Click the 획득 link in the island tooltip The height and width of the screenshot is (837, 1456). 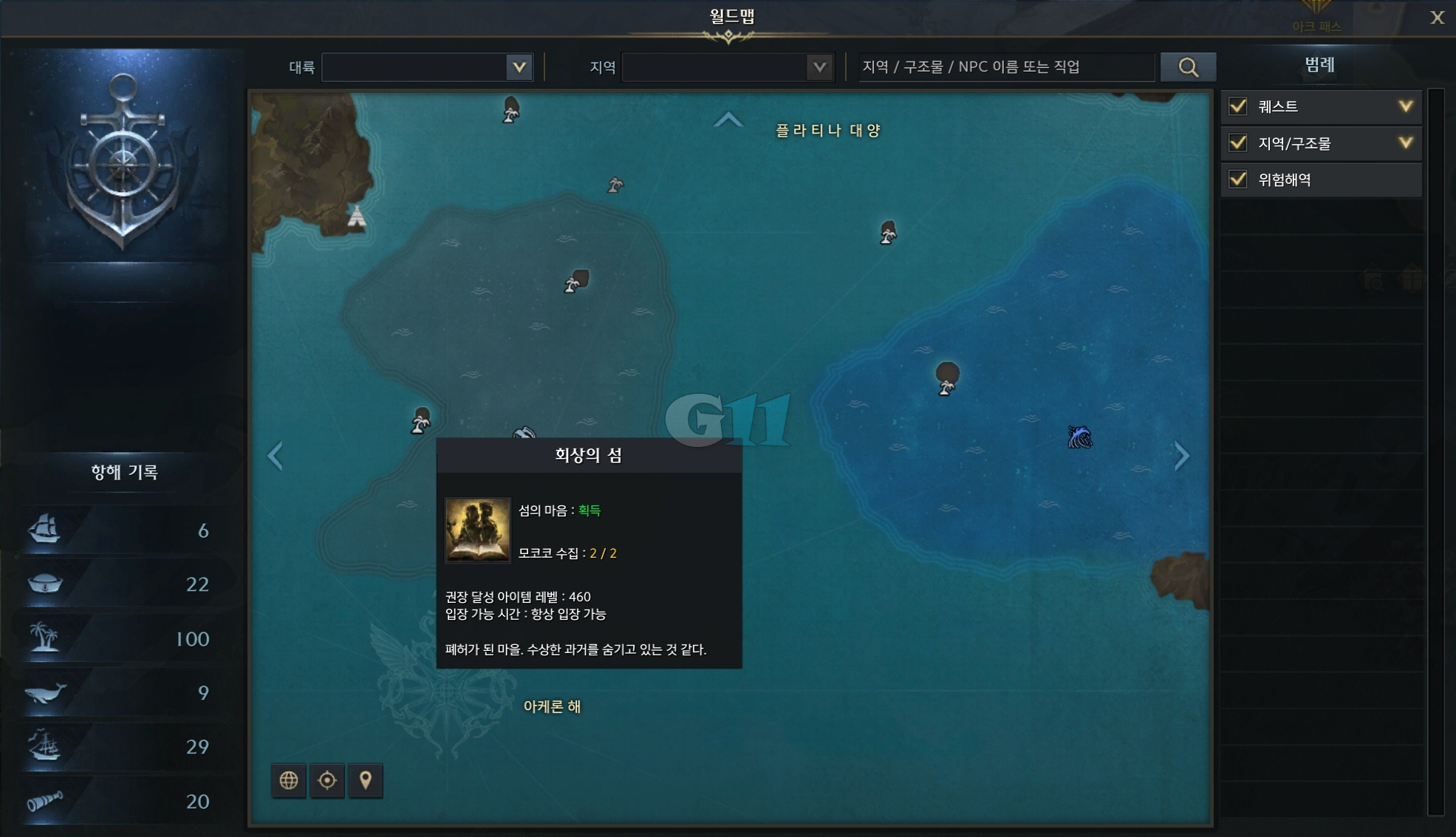[590, 510]
